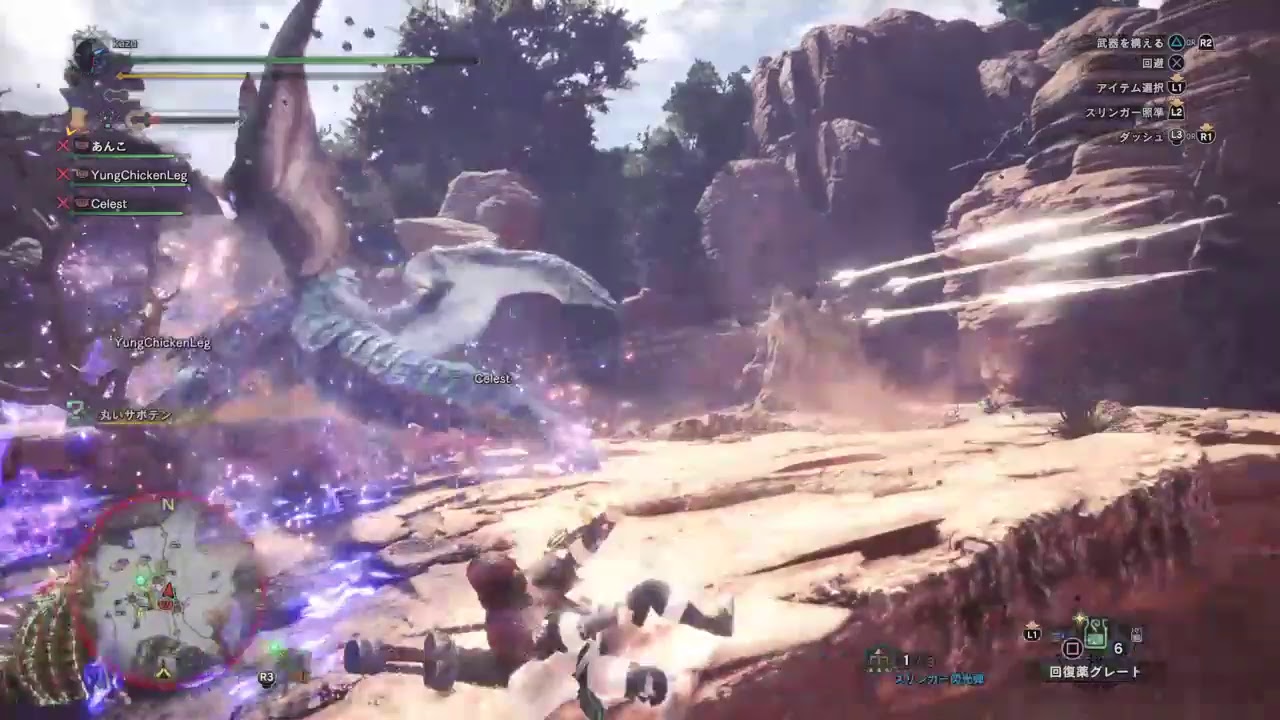Click the up arrow above the L2 prompt
This screenshot has width=1280, height=720.
[x=1176, y=101]
